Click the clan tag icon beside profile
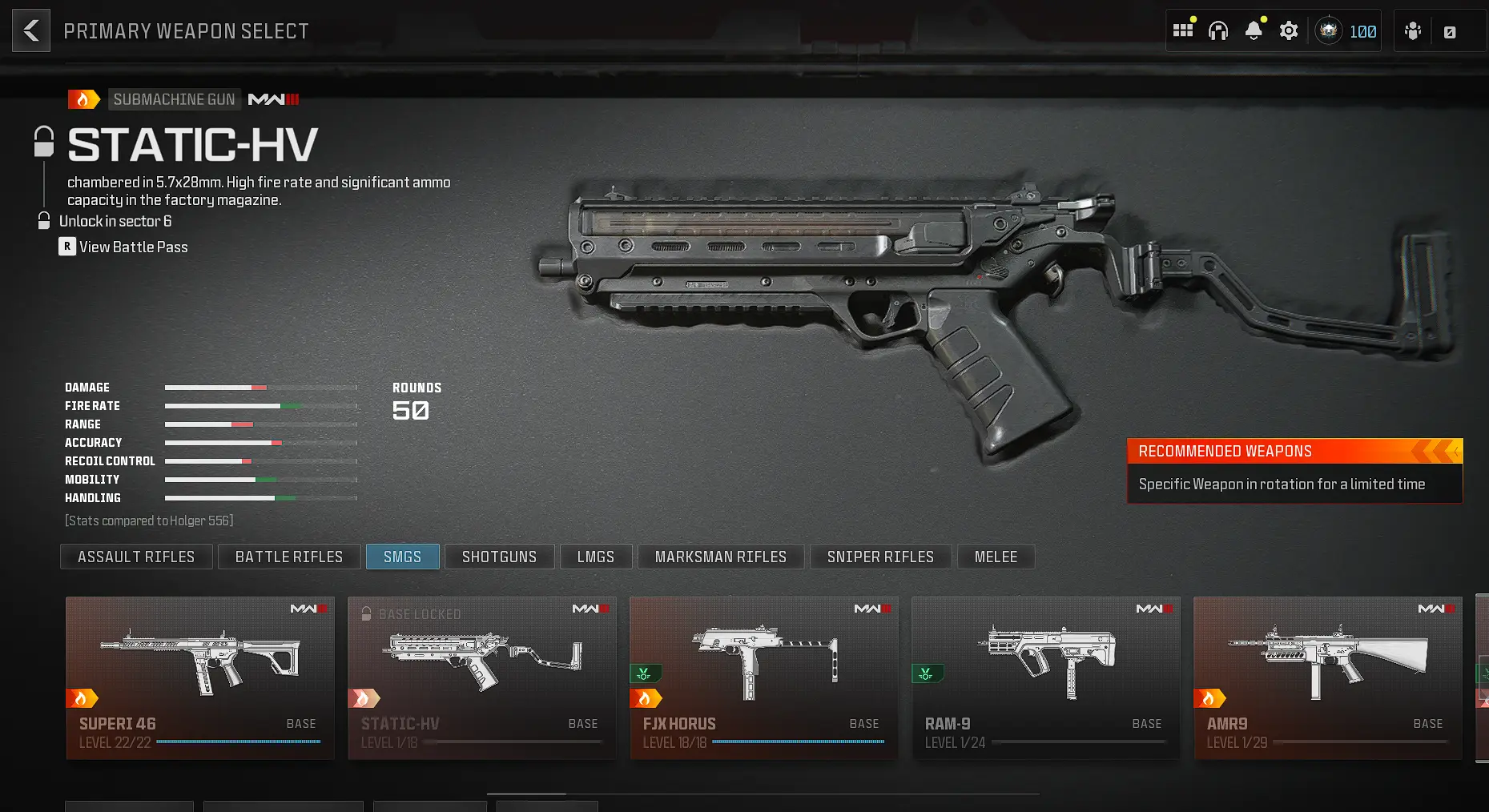Screen dimensions: 1489x812 [x=1450, y=30]
